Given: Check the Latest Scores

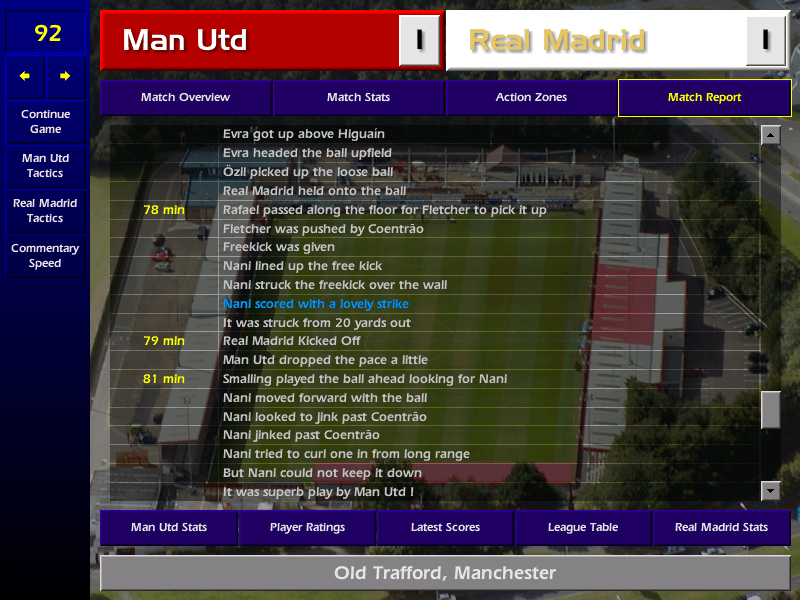Looking at the screenshot, I should (x=445, y=527).
